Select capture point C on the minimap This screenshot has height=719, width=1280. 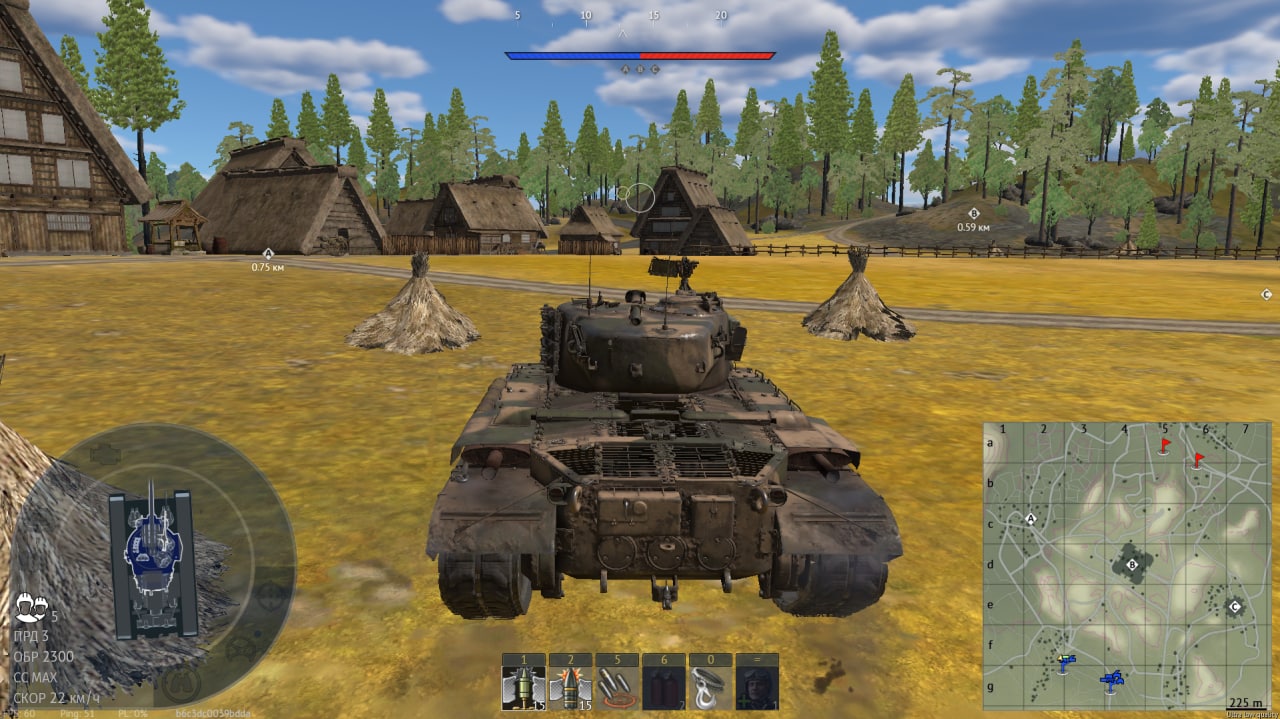point(1234,607)
